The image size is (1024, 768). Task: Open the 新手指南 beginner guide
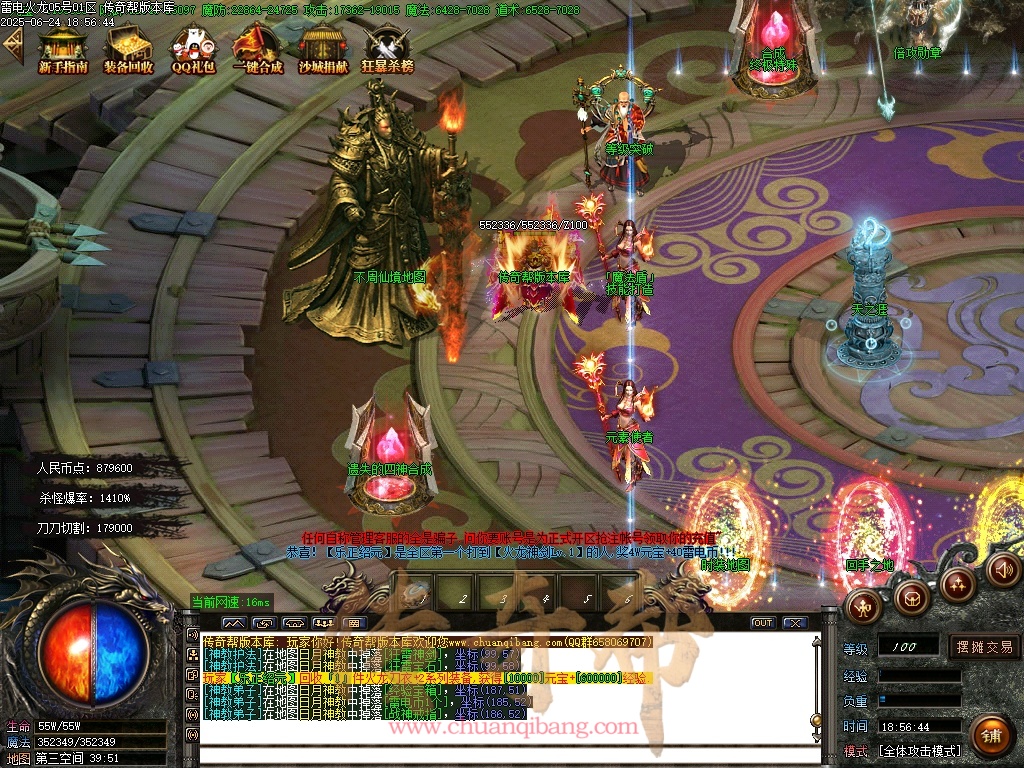pyautogui.click(x=63, y=50)
